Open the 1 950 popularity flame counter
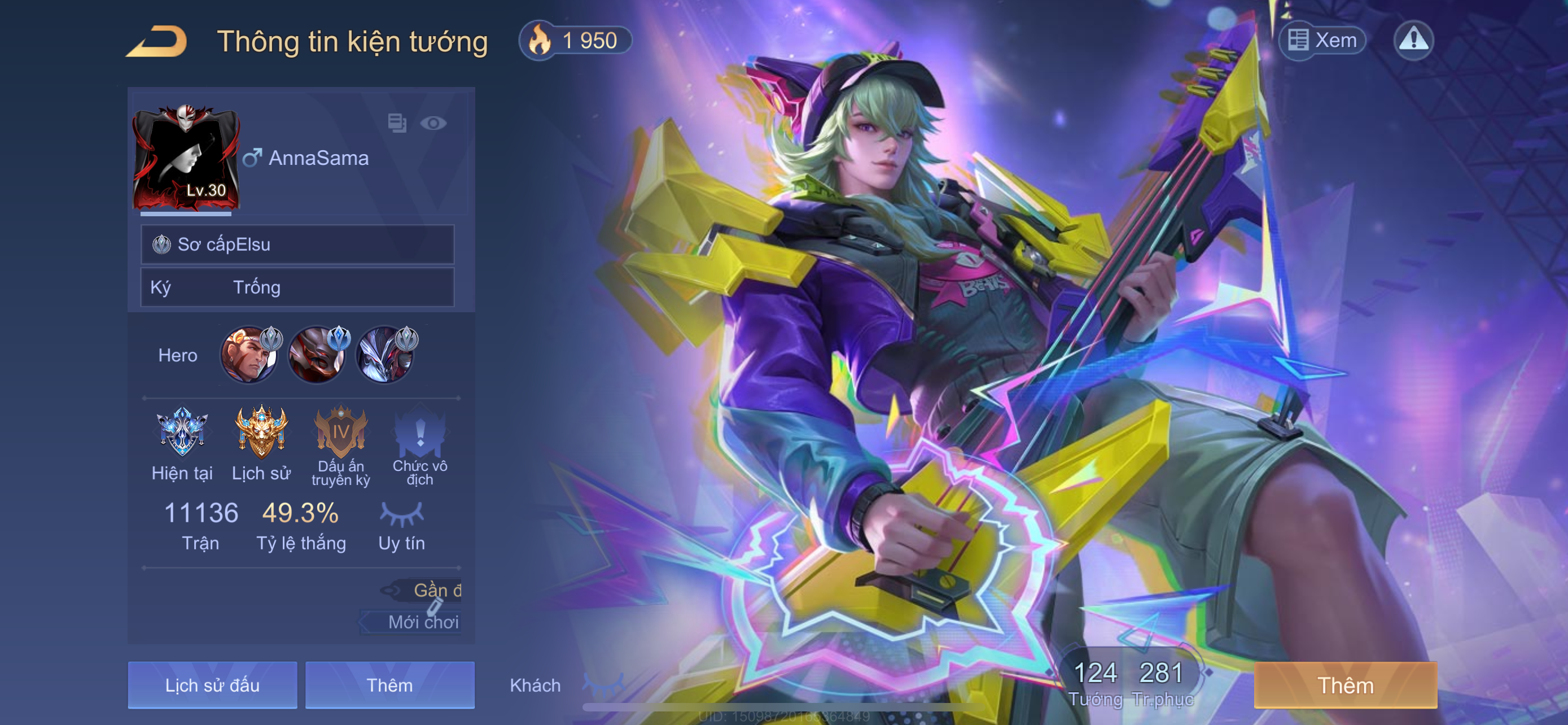 point(575,41)
